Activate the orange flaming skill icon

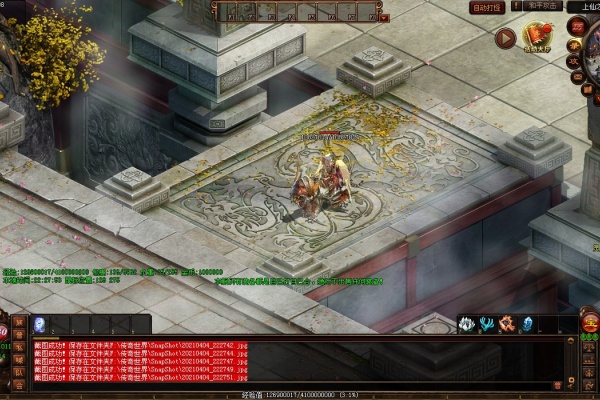[507, 324]
